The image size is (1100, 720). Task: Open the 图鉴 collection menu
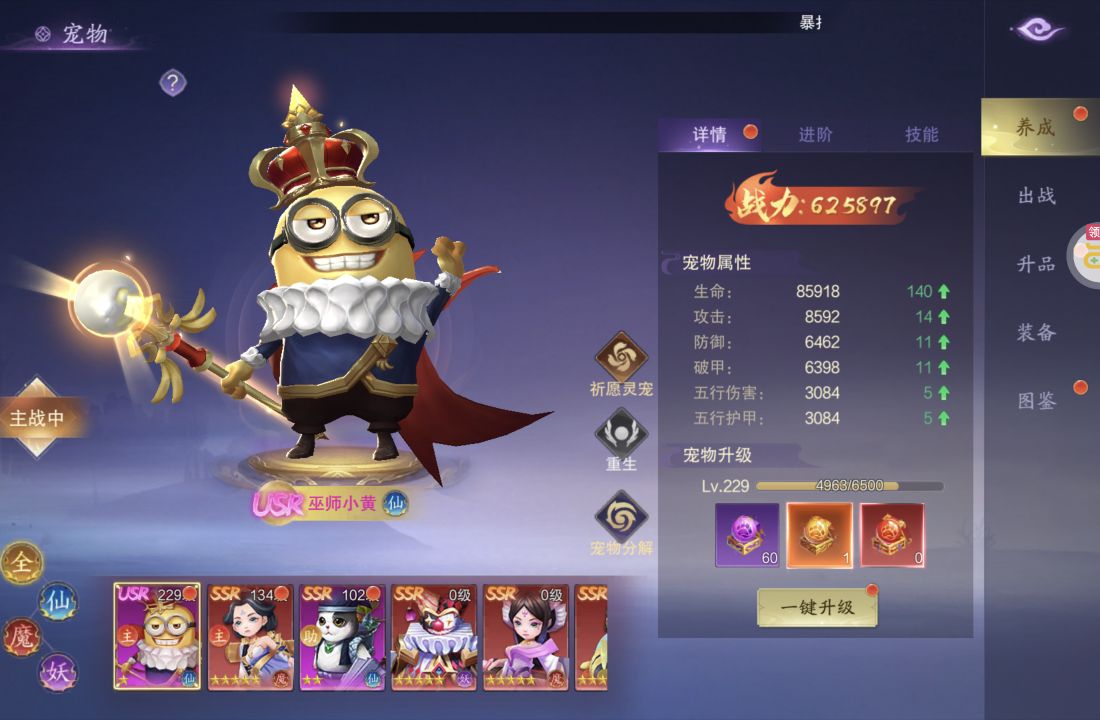(1037, 401)
